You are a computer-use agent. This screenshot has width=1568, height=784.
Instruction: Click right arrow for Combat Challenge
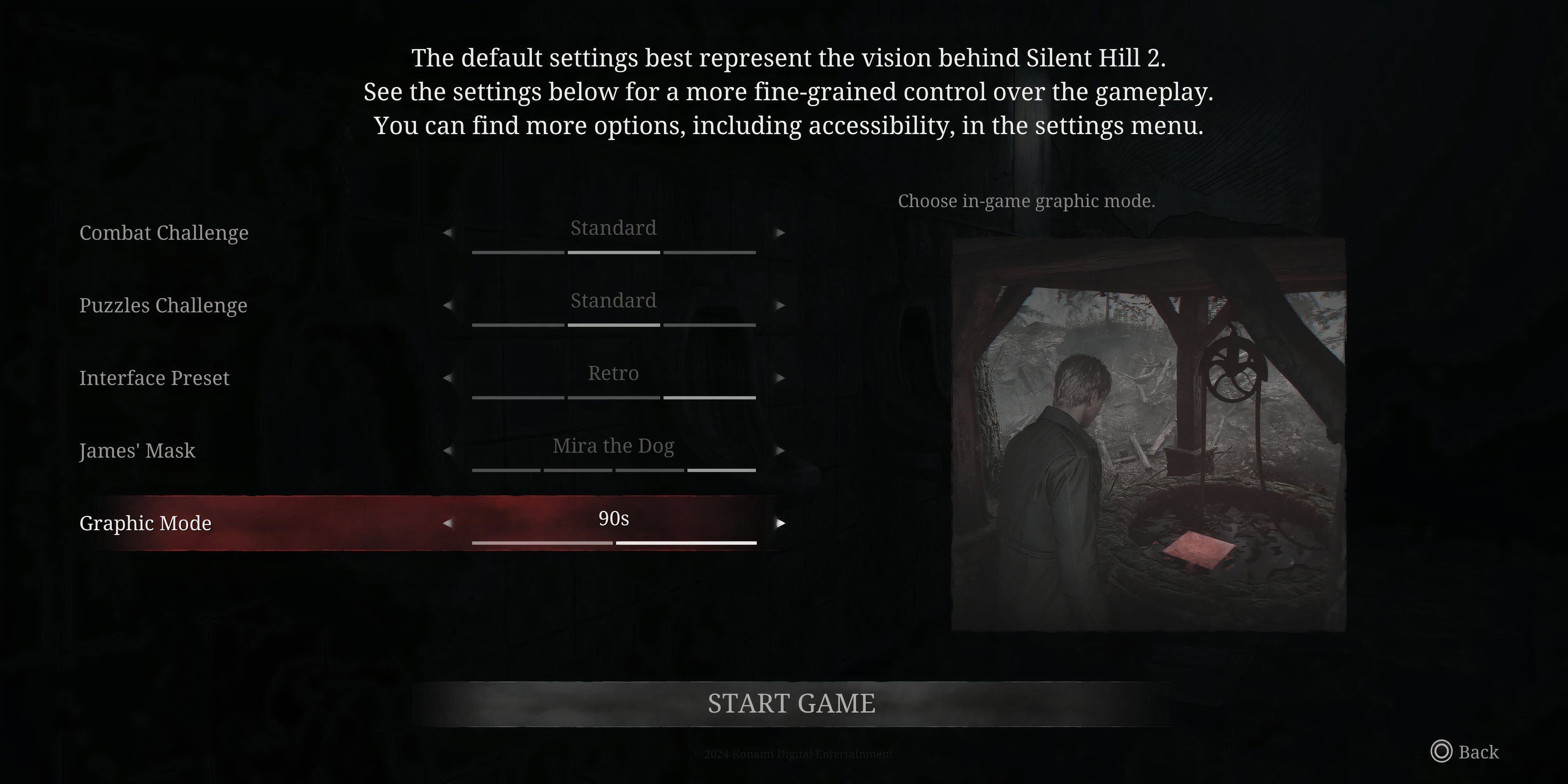point(780,233)
